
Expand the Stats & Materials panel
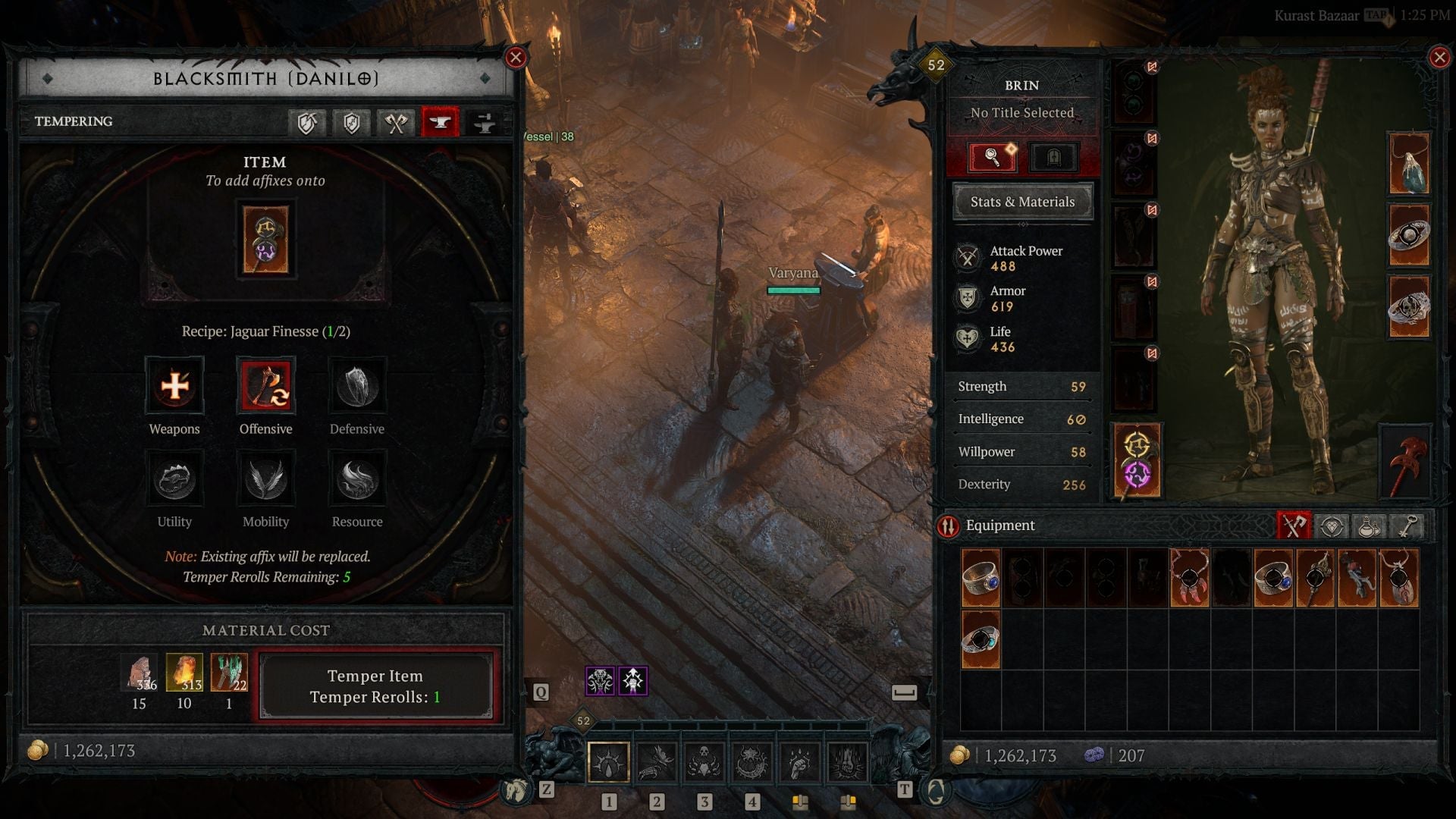click(1022, 202)
